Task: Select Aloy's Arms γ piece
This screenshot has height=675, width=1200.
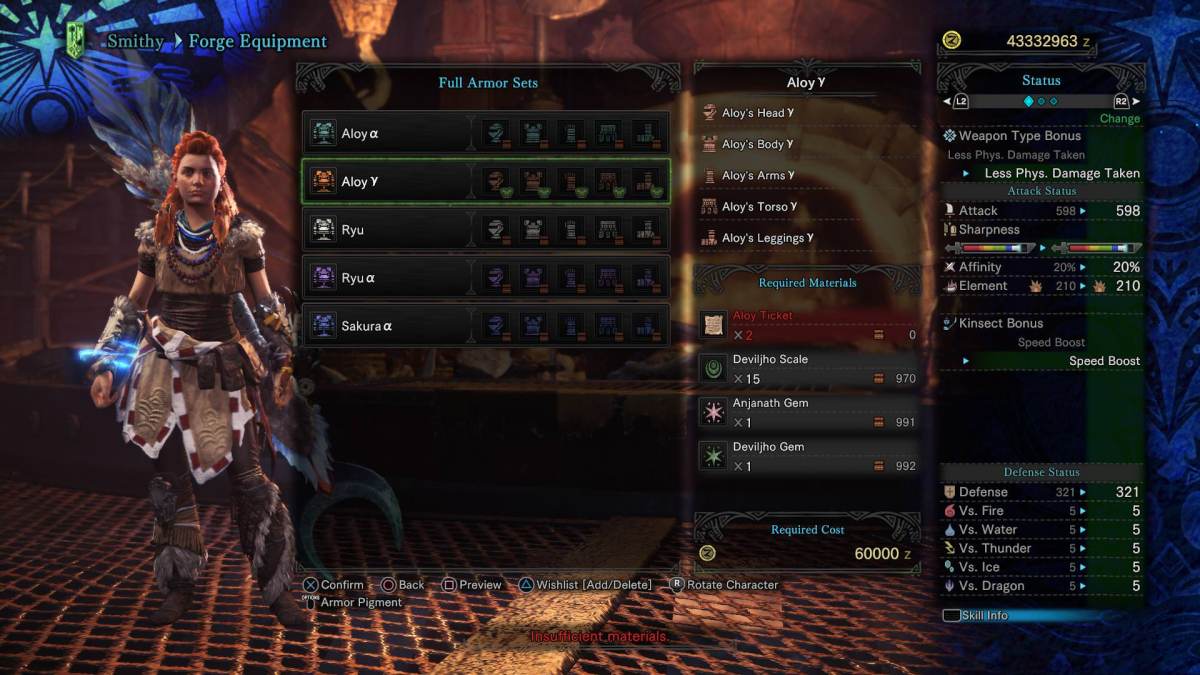Action: point(757,175)
